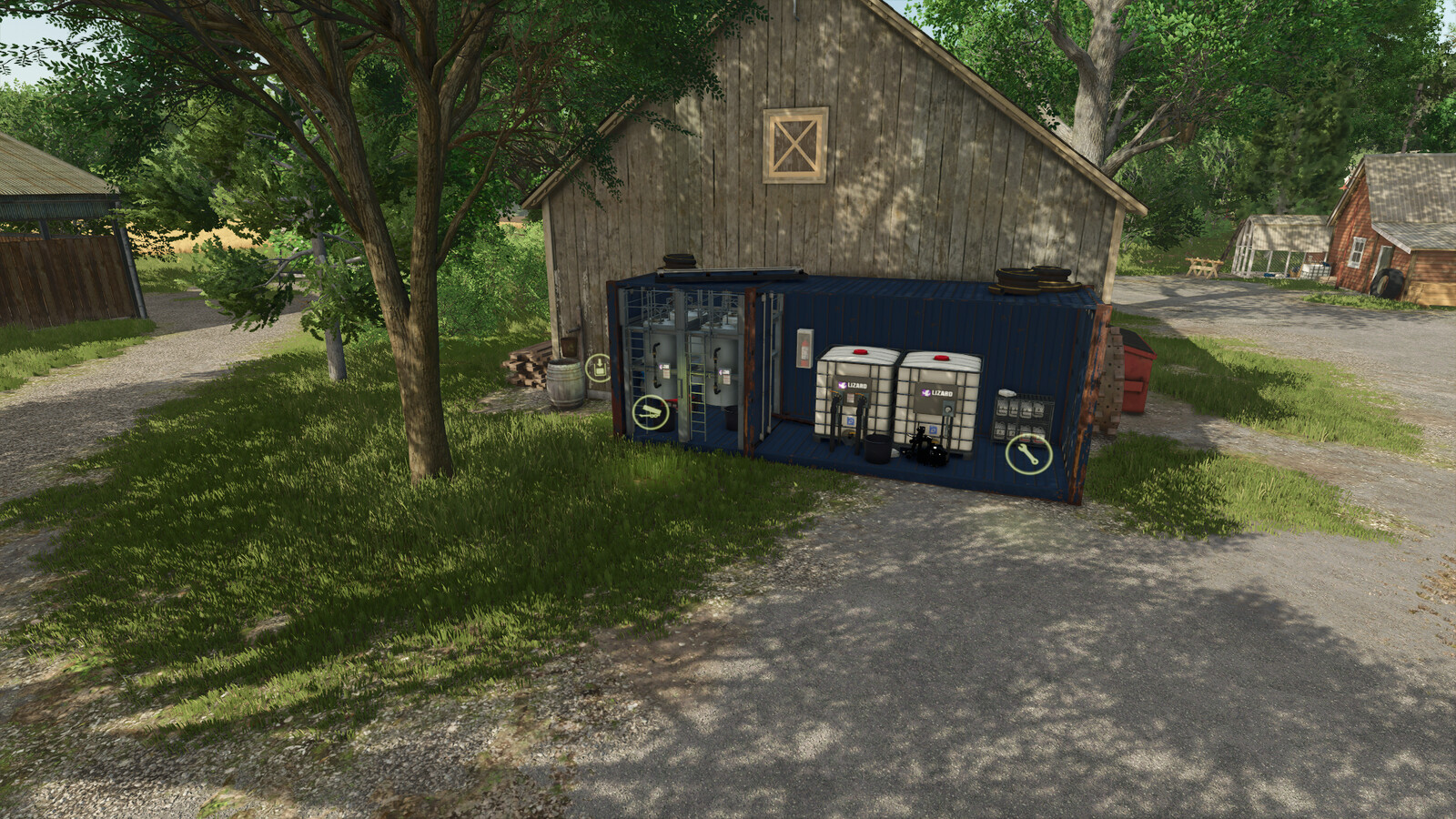Image resolution: width=1456 pixels, height=819 pixels.
Task: Activate the download-arrow storage marker by the barrel
Action: 598,369
